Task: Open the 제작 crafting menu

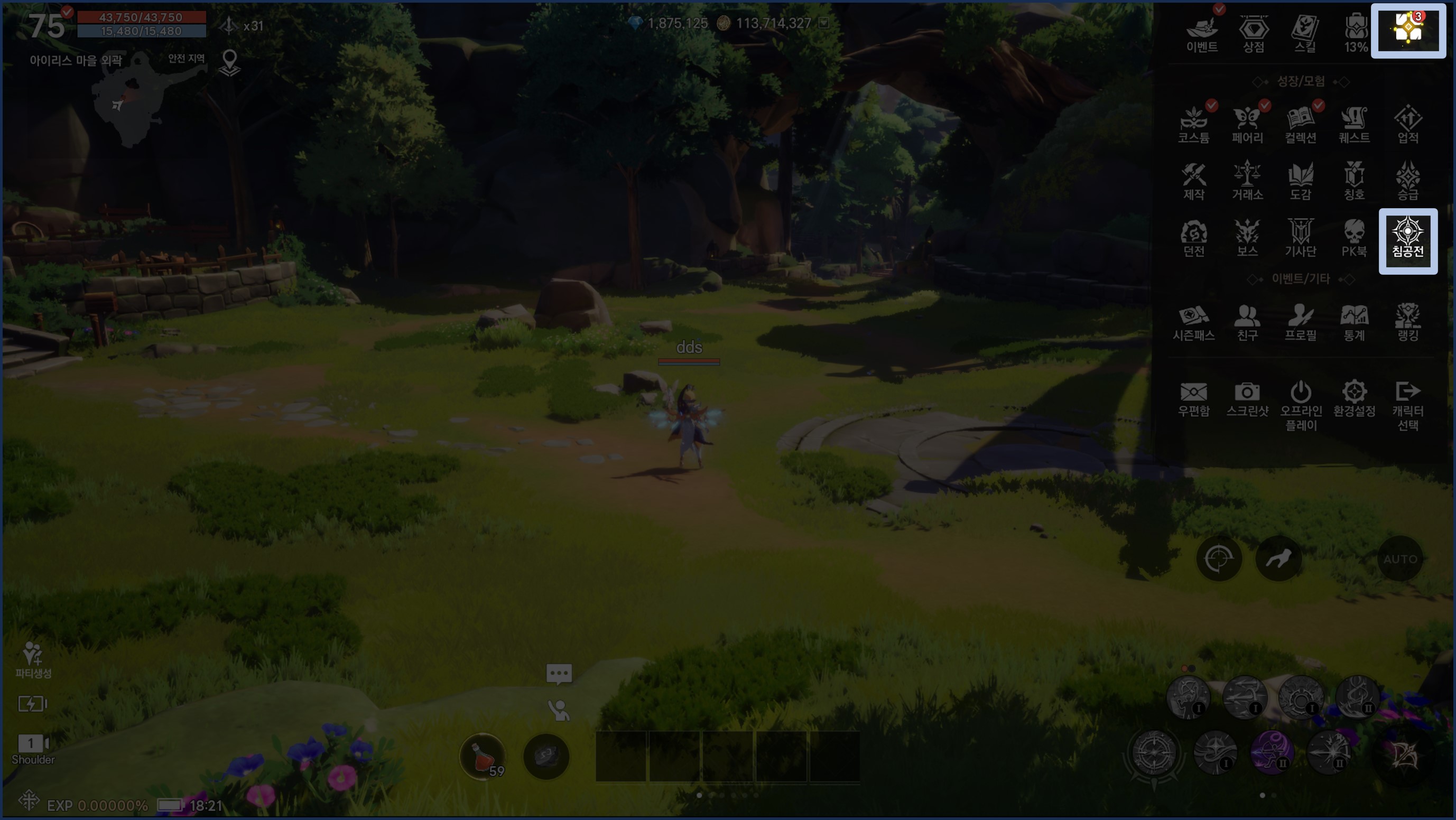Action: [1193, 181]
